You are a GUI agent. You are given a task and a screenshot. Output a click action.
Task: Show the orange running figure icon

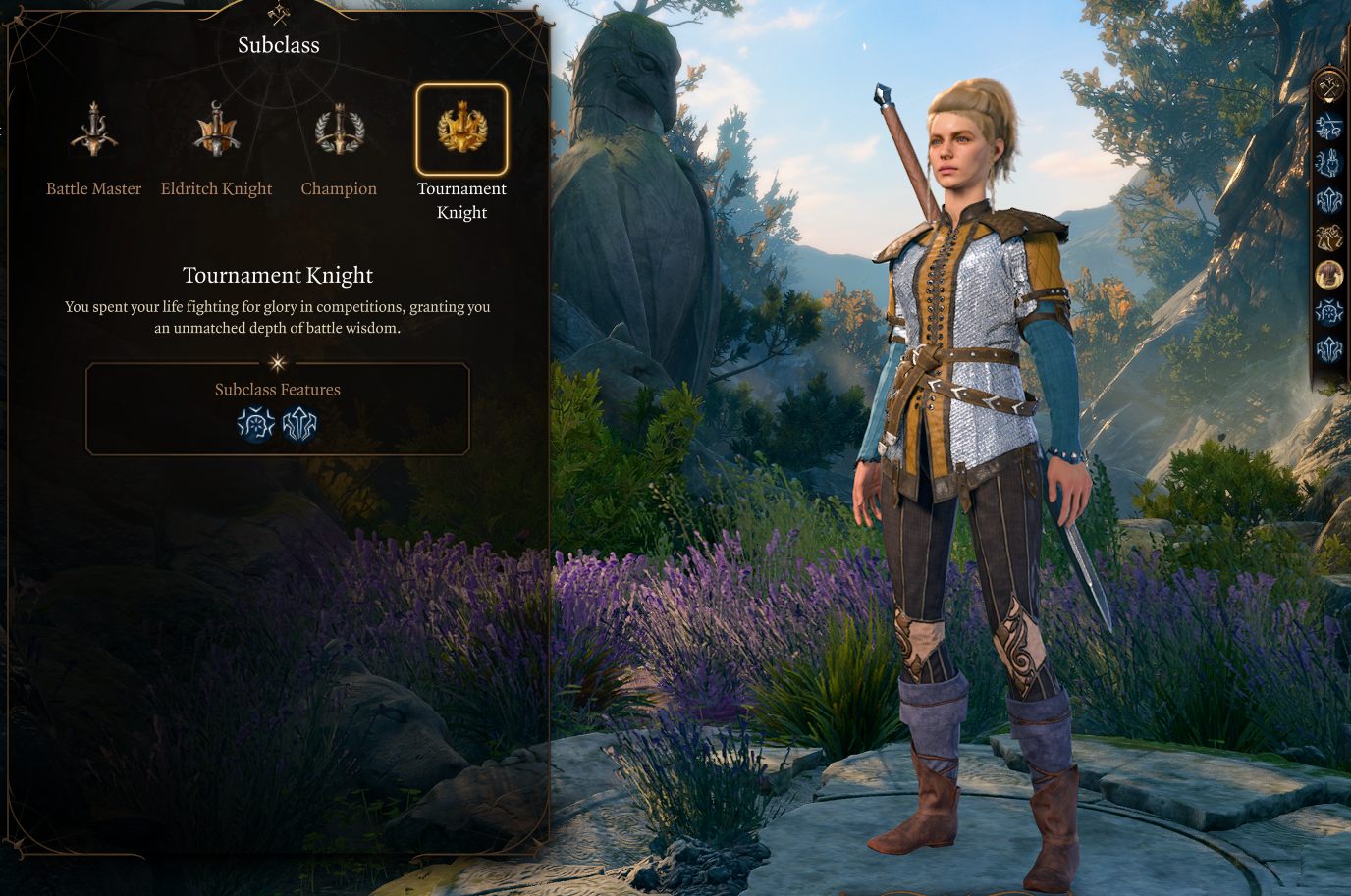tap(1329, 237)
